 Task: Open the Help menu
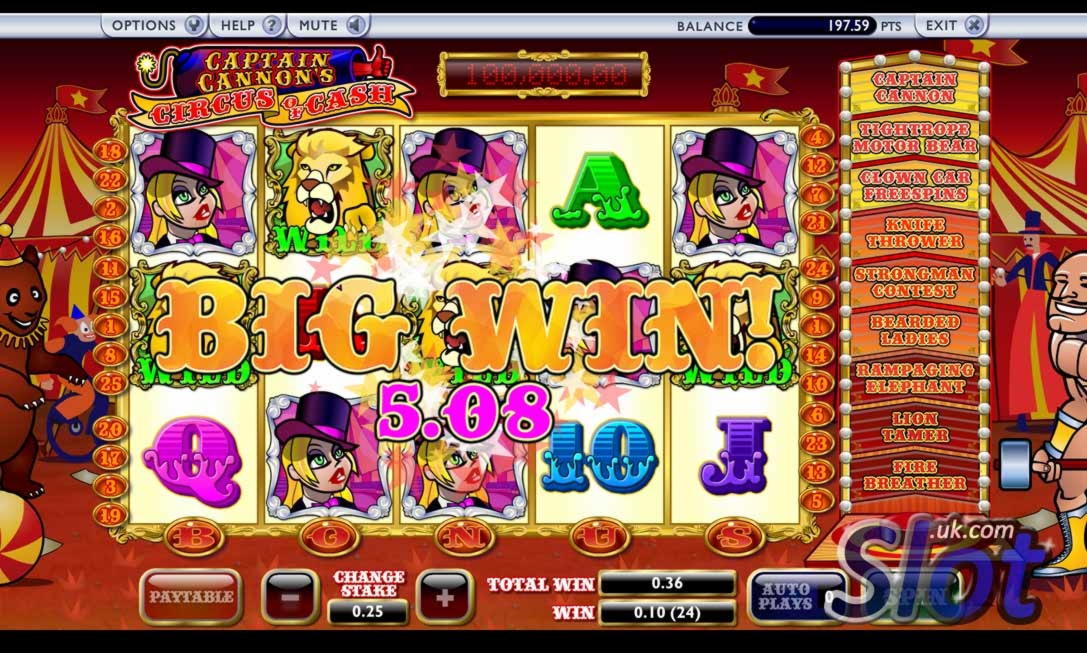[248, 25]
